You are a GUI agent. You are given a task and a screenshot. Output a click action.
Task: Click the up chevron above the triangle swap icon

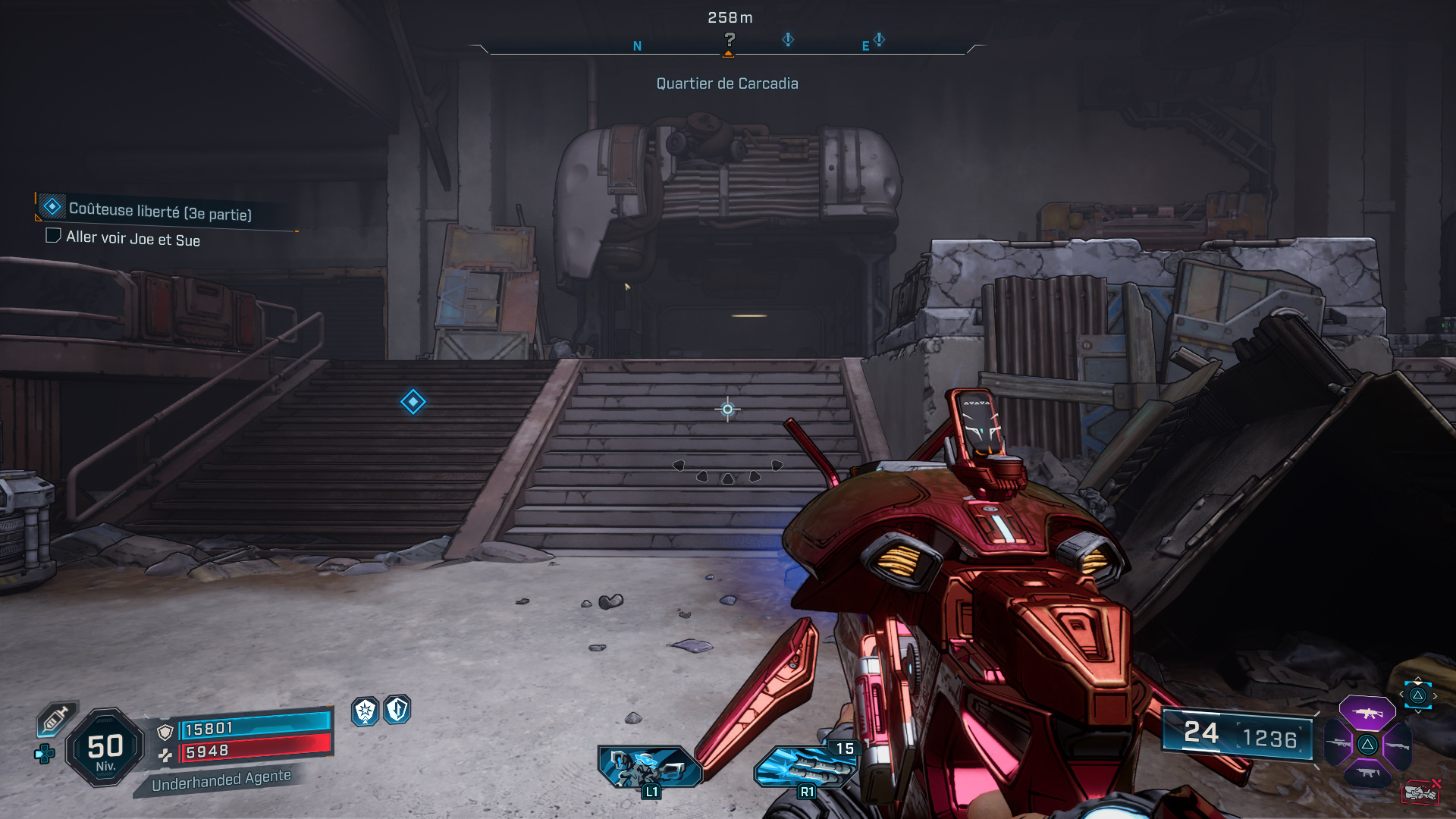tap(1419, 679)
